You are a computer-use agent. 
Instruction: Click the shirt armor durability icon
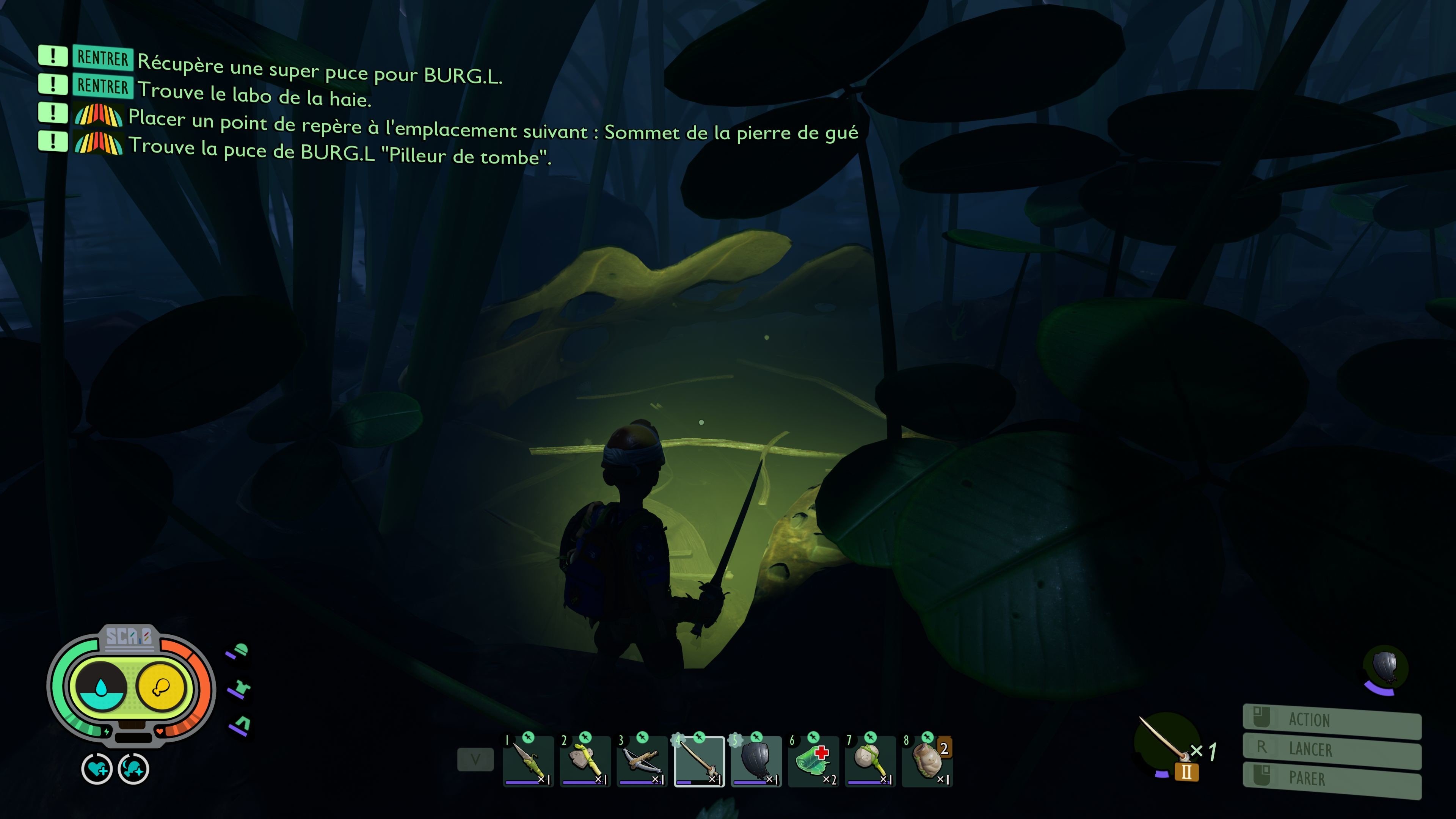coord(240,689)
